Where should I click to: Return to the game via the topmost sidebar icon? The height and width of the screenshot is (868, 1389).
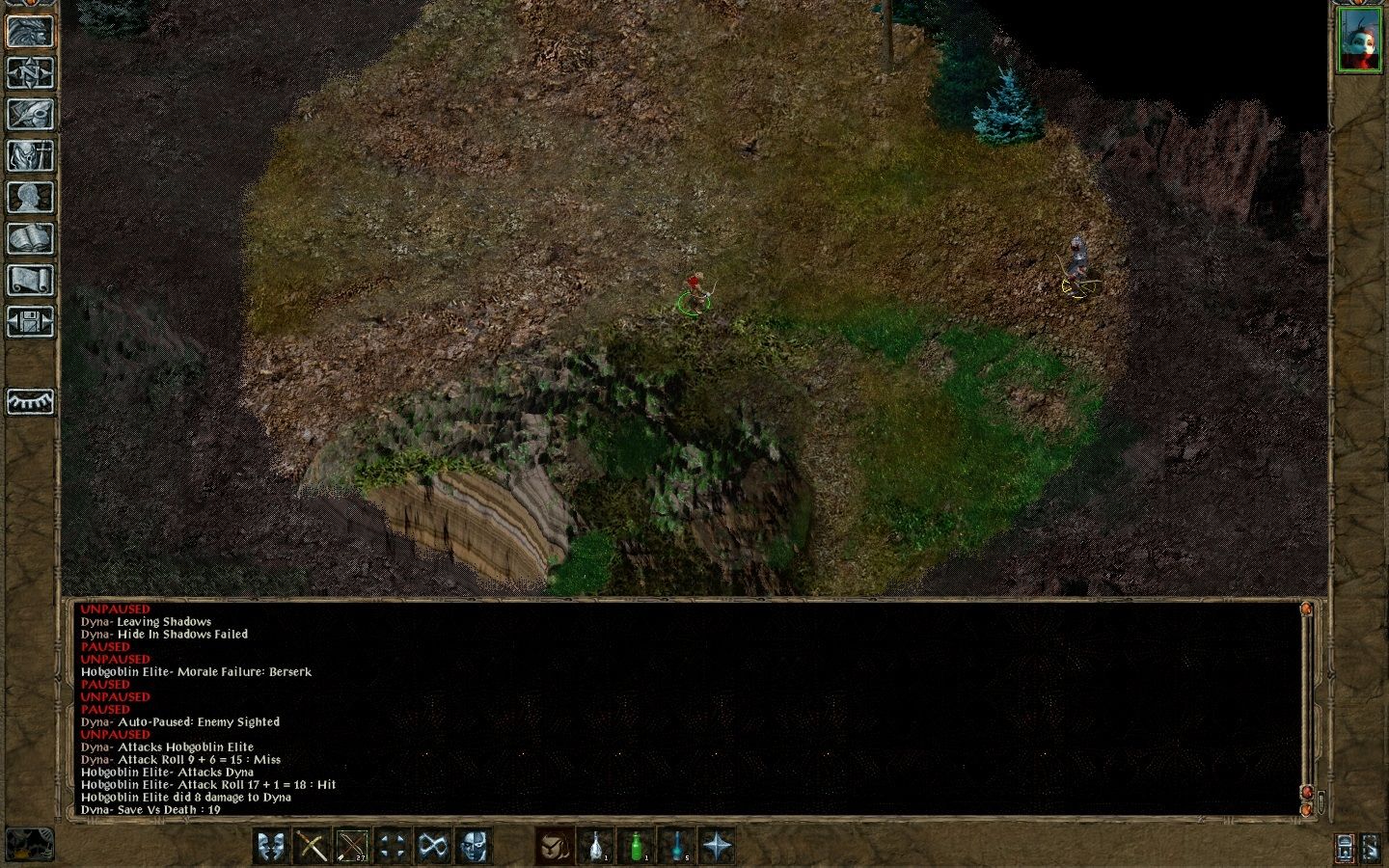pos(29,32)
